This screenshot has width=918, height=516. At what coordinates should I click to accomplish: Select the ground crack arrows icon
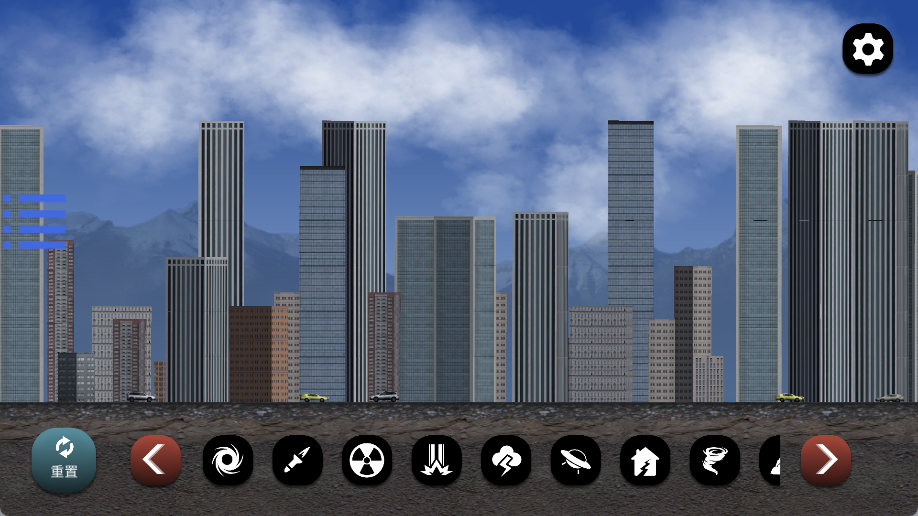pyautogui.click(x=437, y=460)
